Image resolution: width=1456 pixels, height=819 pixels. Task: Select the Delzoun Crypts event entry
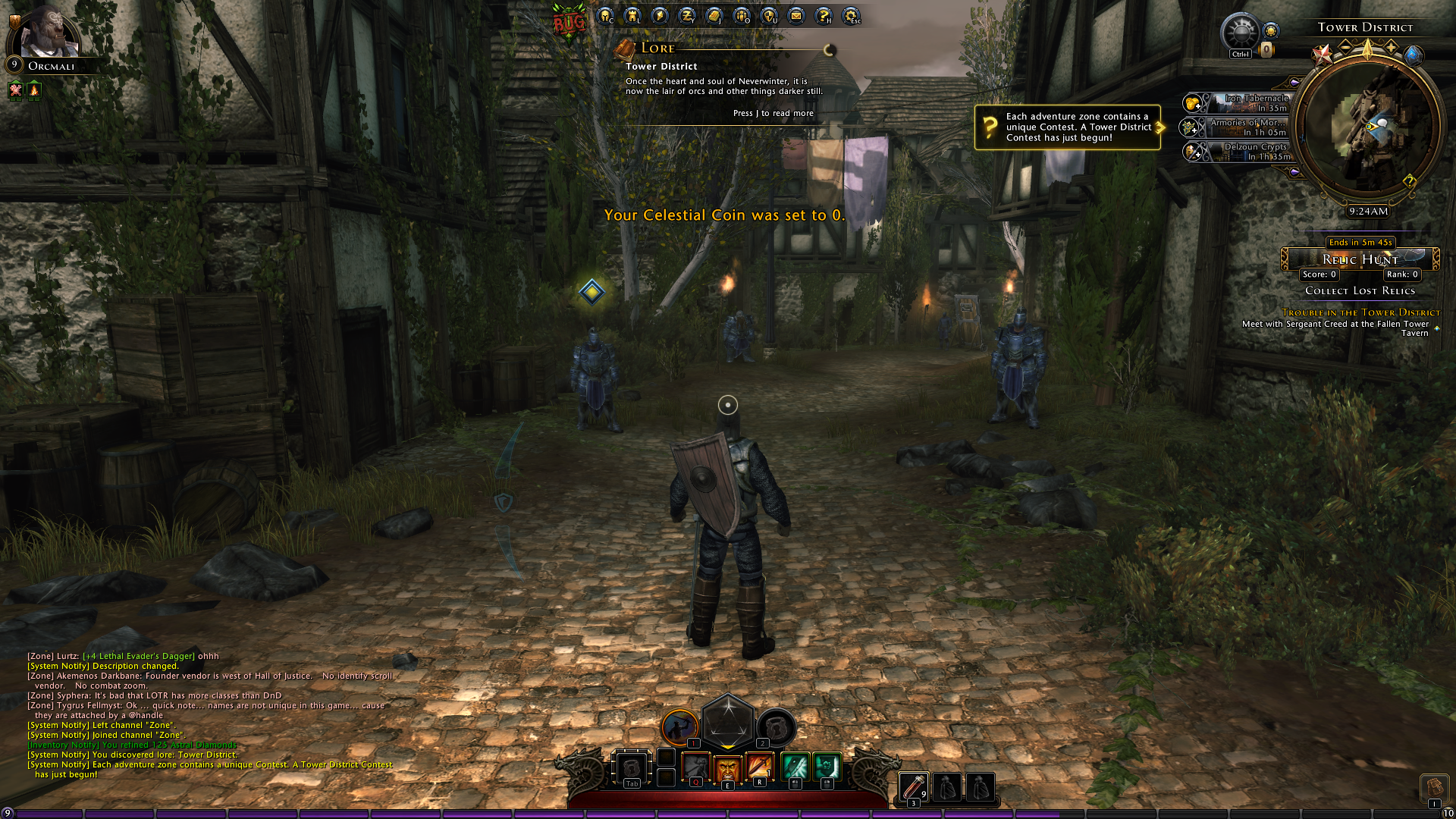pos(1244,151)
